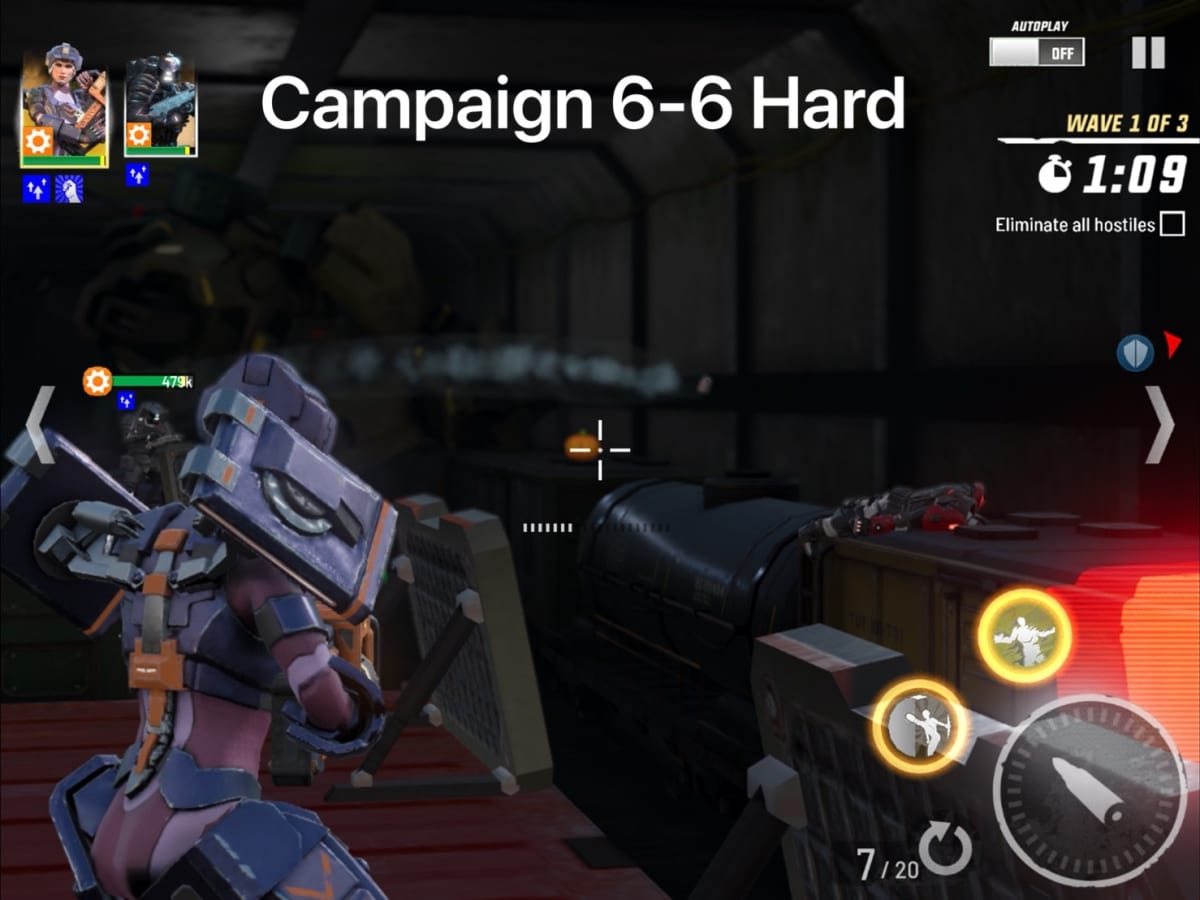Reload the weapon using circular arrow icon
This screenshot has height=900, width=1200.
click(x=945, y=850)
